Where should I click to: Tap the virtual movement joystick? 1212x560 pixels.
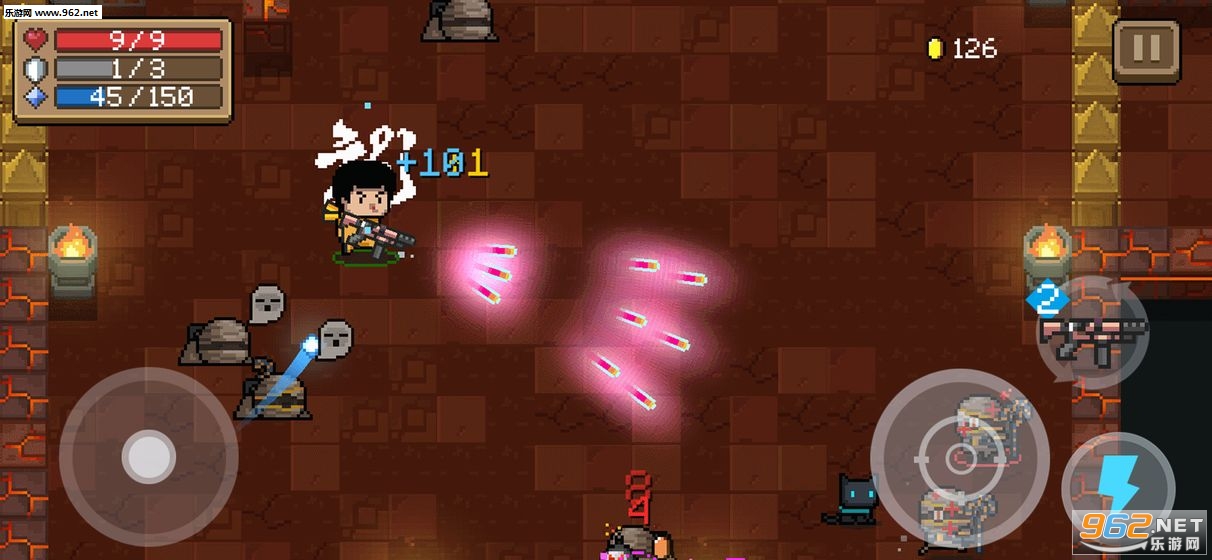[x=148, y=457]
